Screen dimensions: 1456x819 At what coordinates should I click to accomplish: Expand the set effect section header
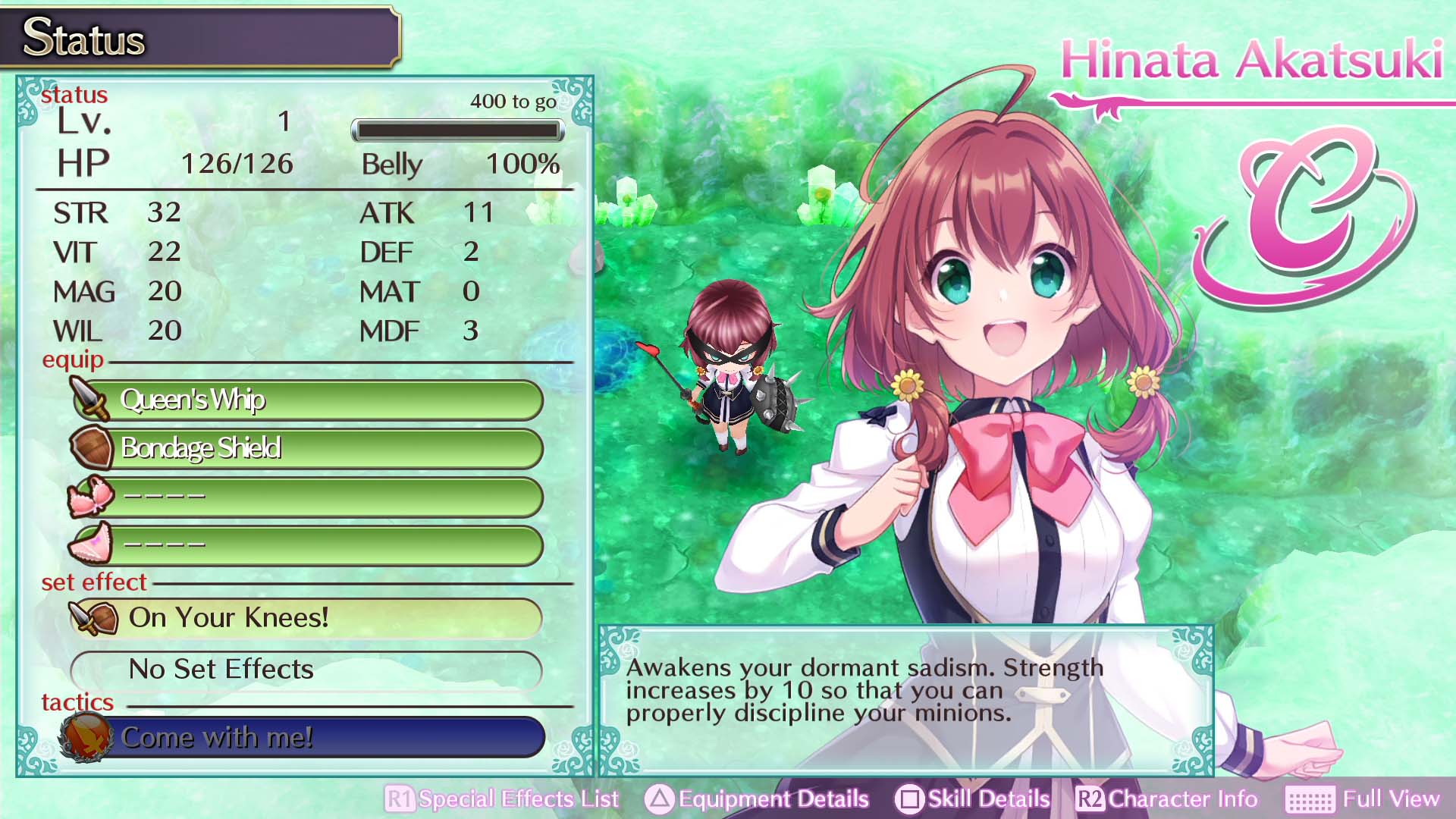click(x=93, y=582)
